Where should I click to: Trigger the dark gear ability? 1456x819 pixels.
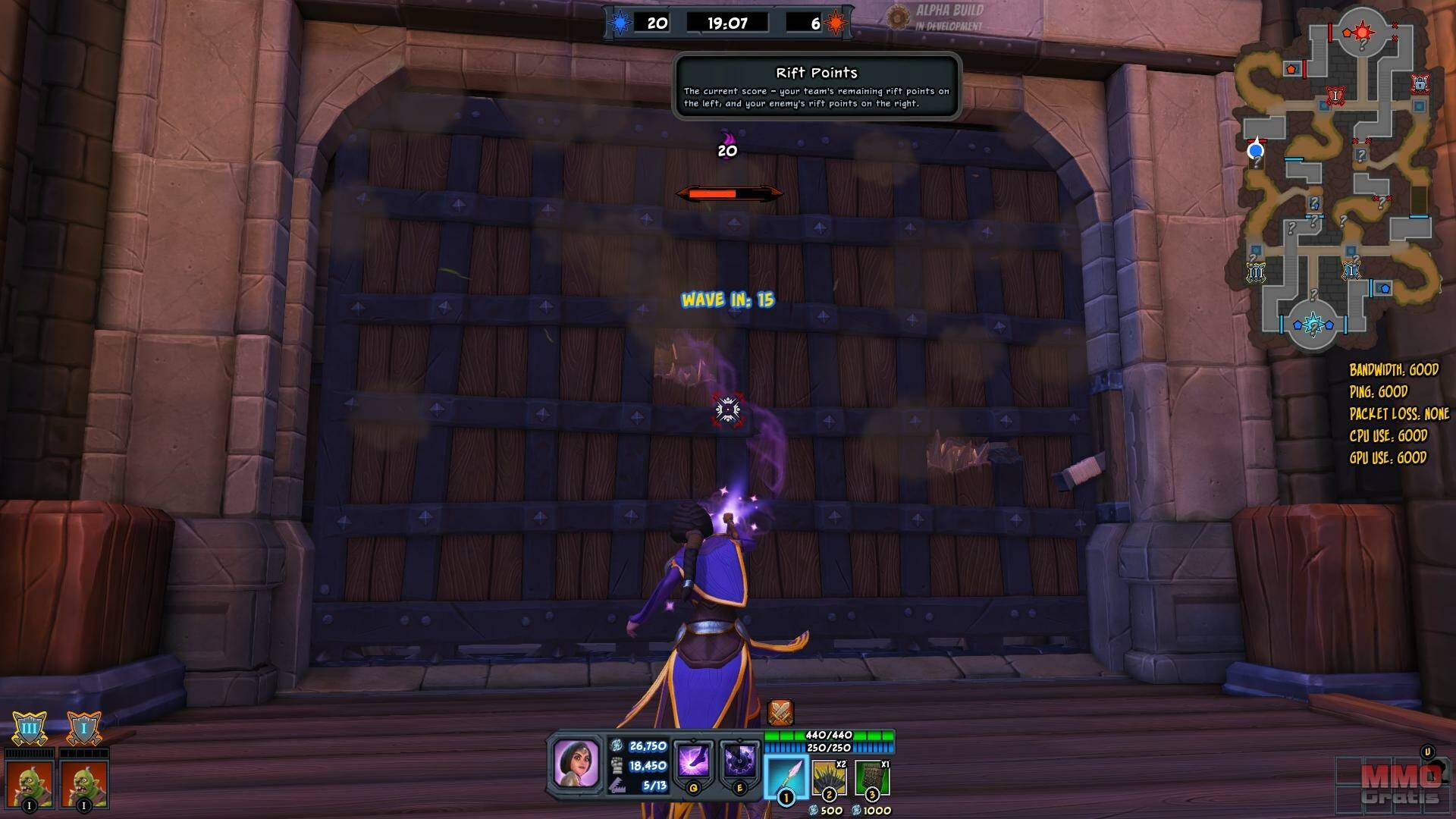739,761
